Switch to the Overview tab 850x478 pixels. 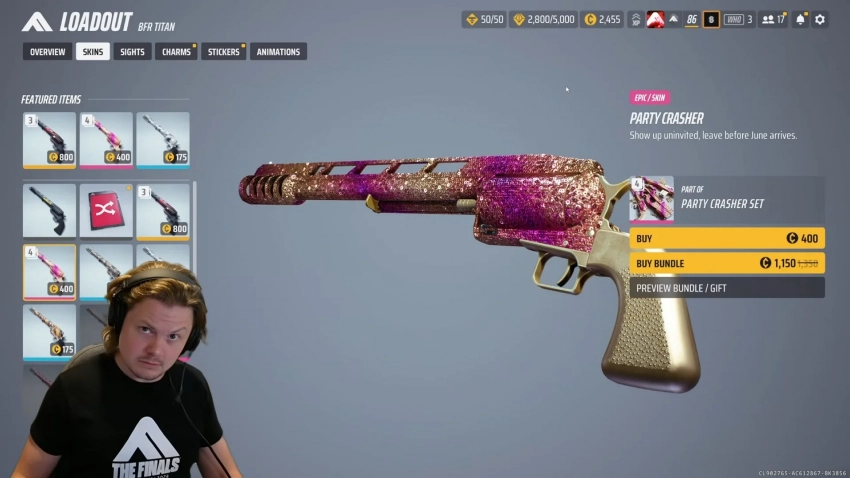point(47,52)
